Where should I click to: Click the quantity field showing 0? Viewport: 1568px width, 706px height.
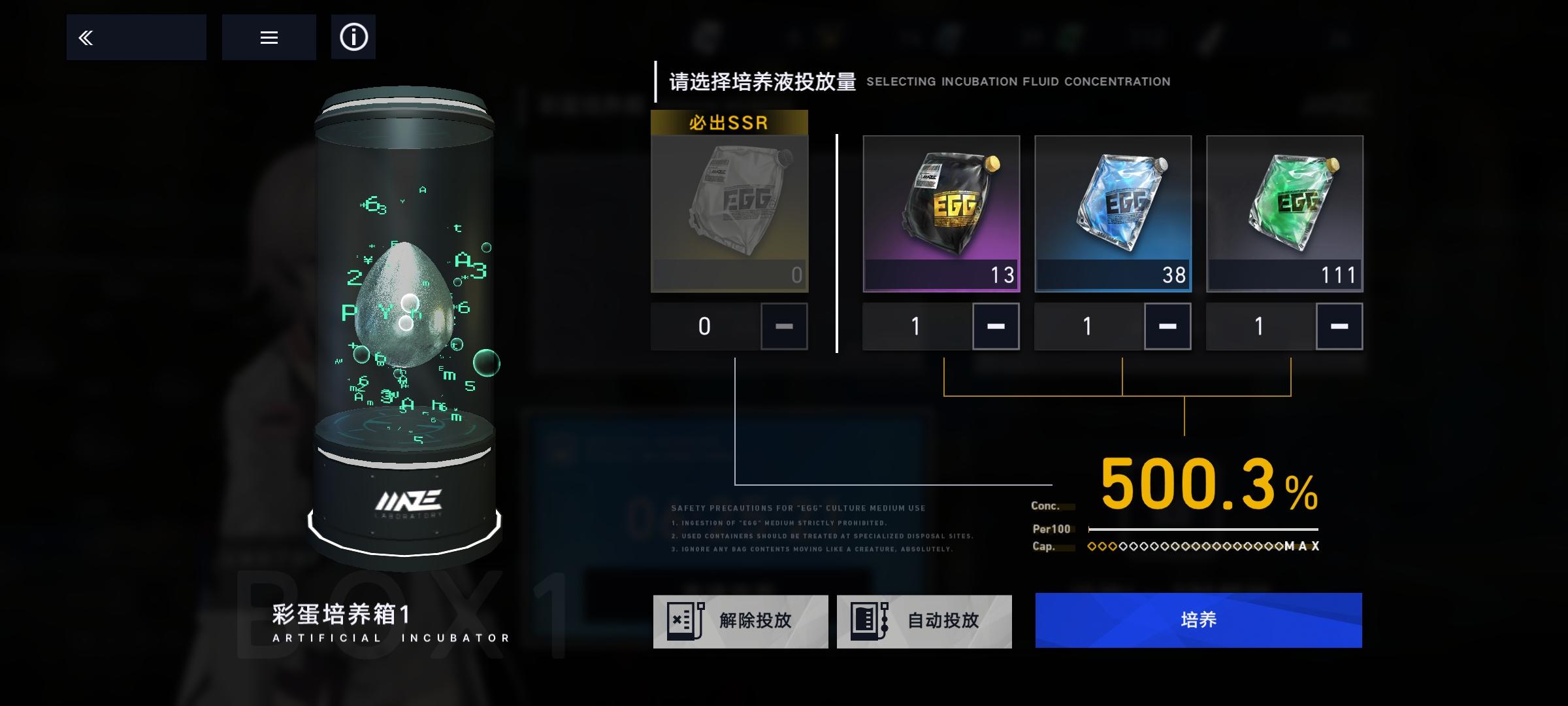pos(704,326)
